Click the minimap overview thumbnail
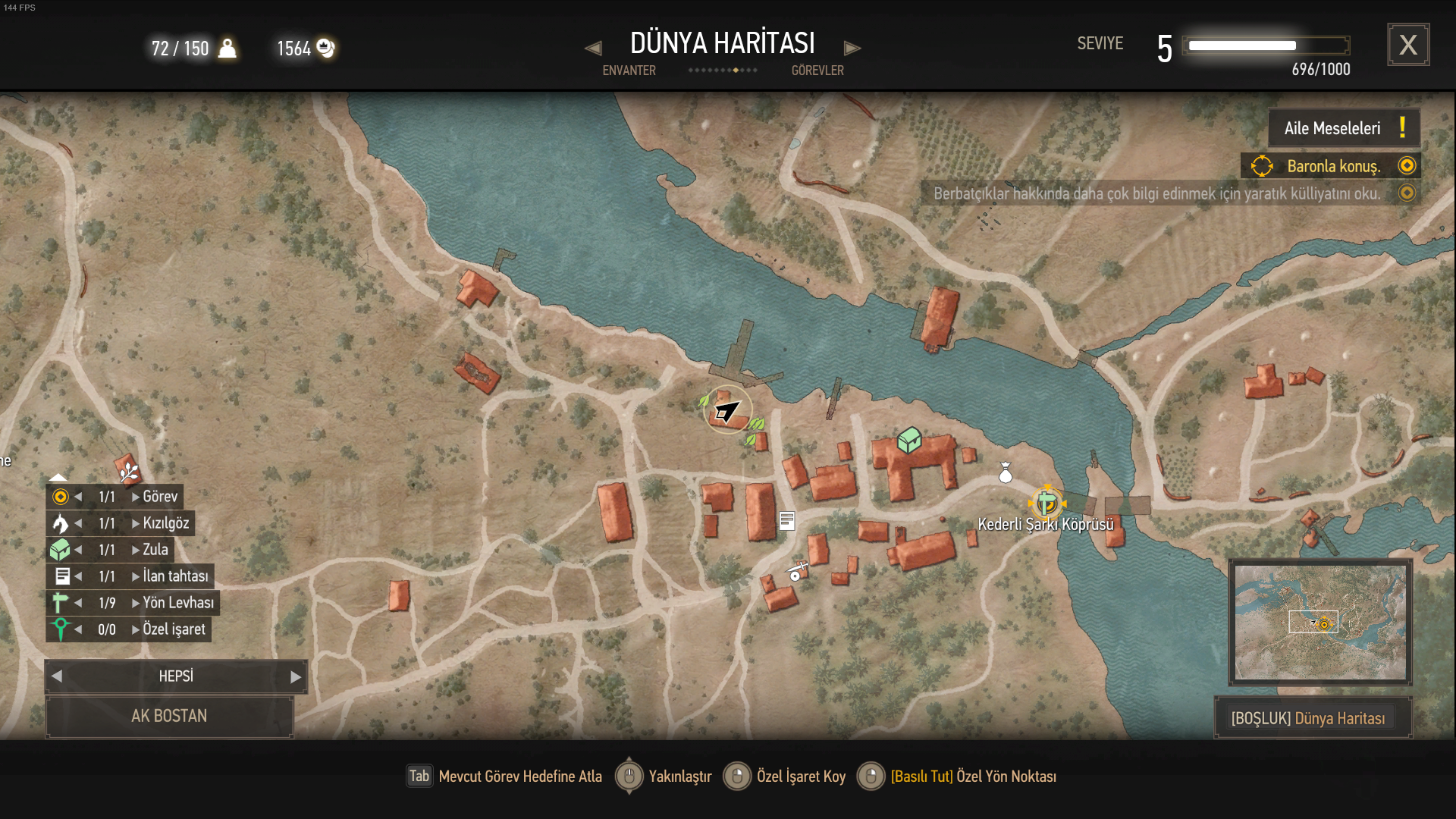This screenshot has width=1456, height=819. click(1319, 622)
